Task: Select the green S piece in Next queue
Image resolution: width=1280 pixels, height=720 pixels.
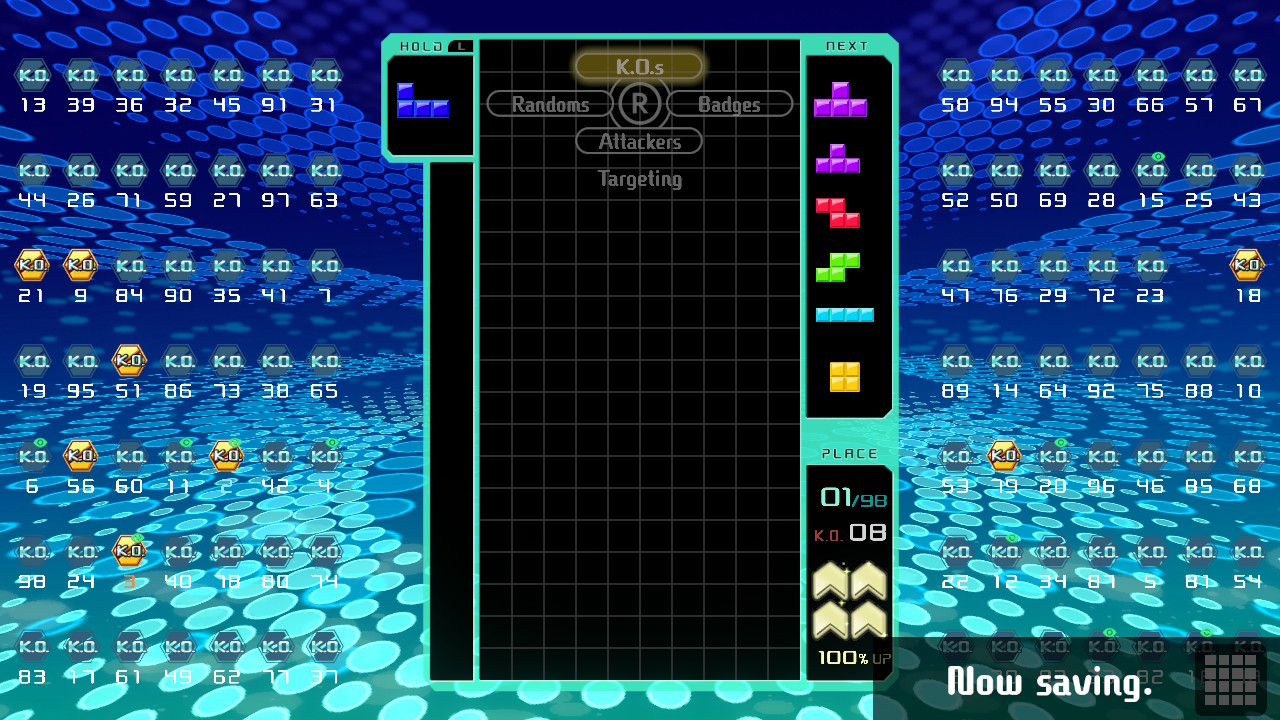Action: pyautogui.click(x=838, y=267)
